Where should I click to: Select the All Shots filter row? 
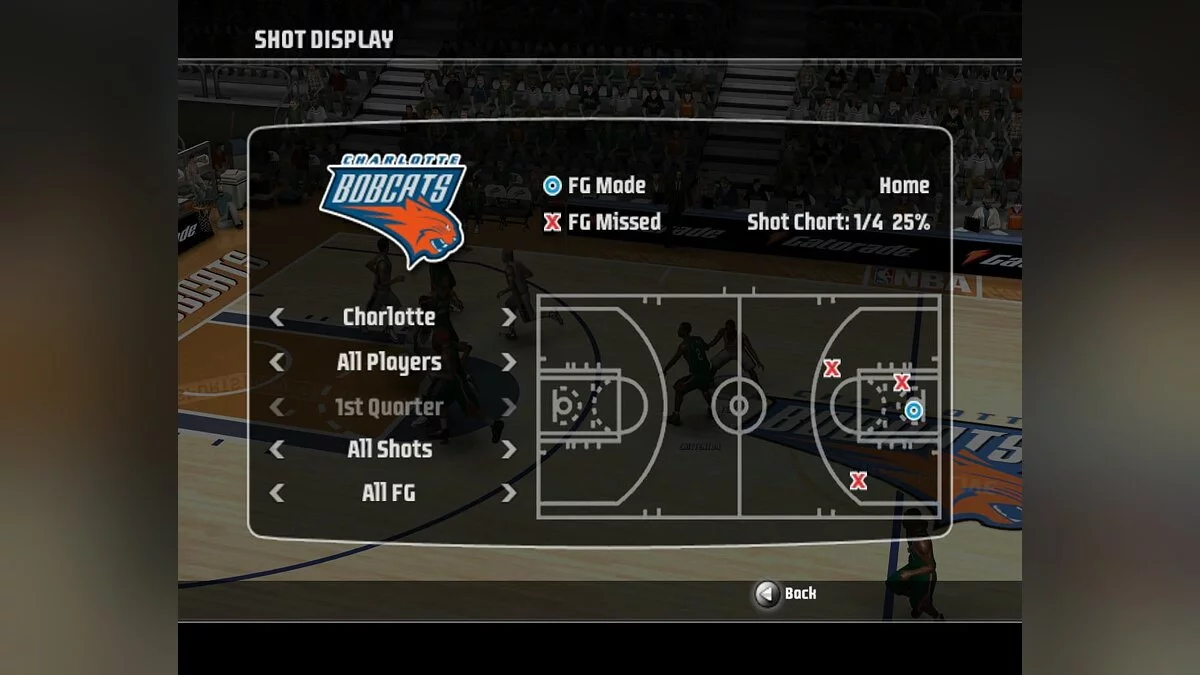(389, 449)
